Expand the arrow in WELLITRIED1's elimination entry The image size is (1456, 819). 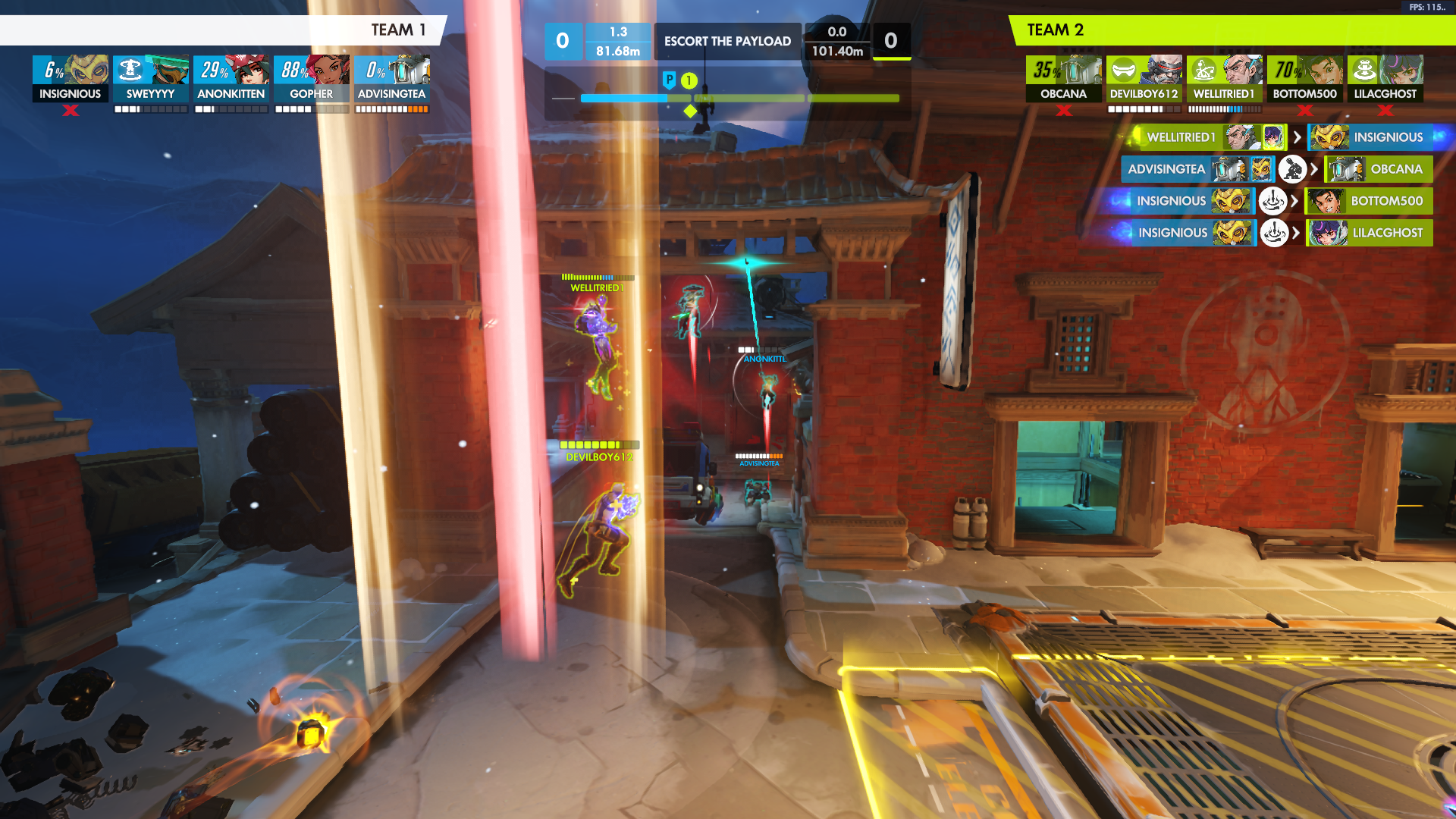(1297, 137)
